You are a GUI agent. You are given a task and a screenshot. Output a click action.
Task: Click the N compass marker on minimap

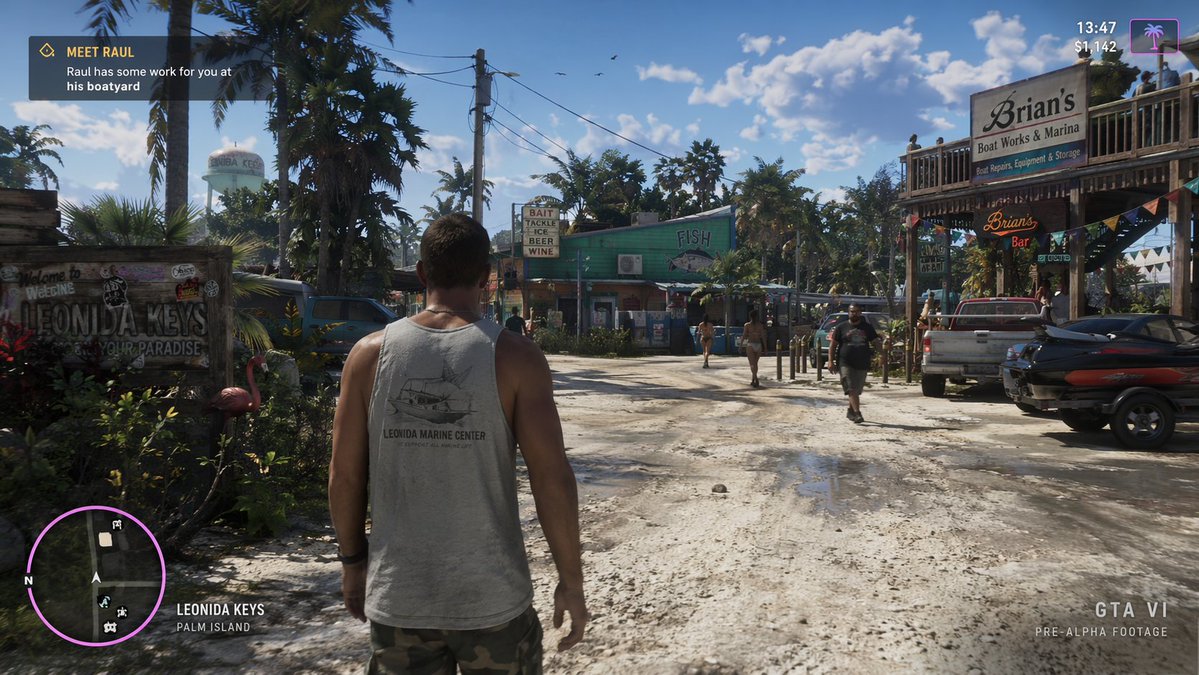(28, 580)
